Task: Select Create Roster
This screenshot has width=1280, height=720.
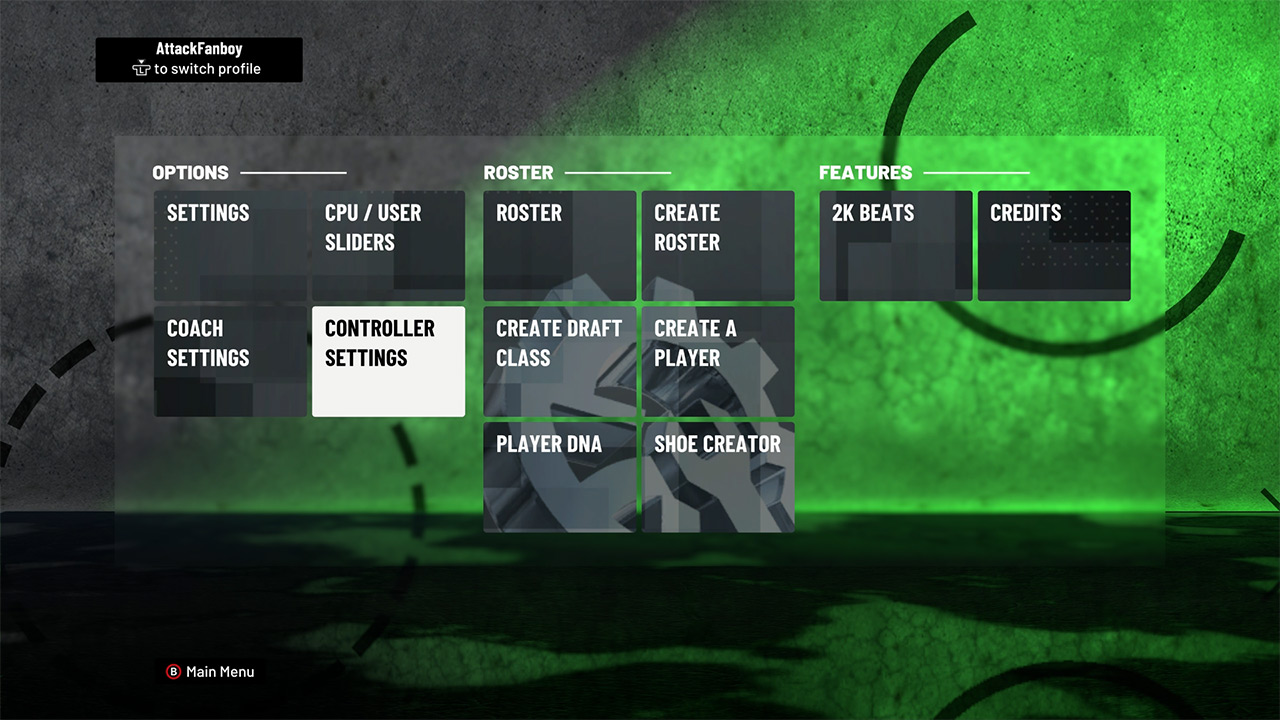Action: point(718,245)
